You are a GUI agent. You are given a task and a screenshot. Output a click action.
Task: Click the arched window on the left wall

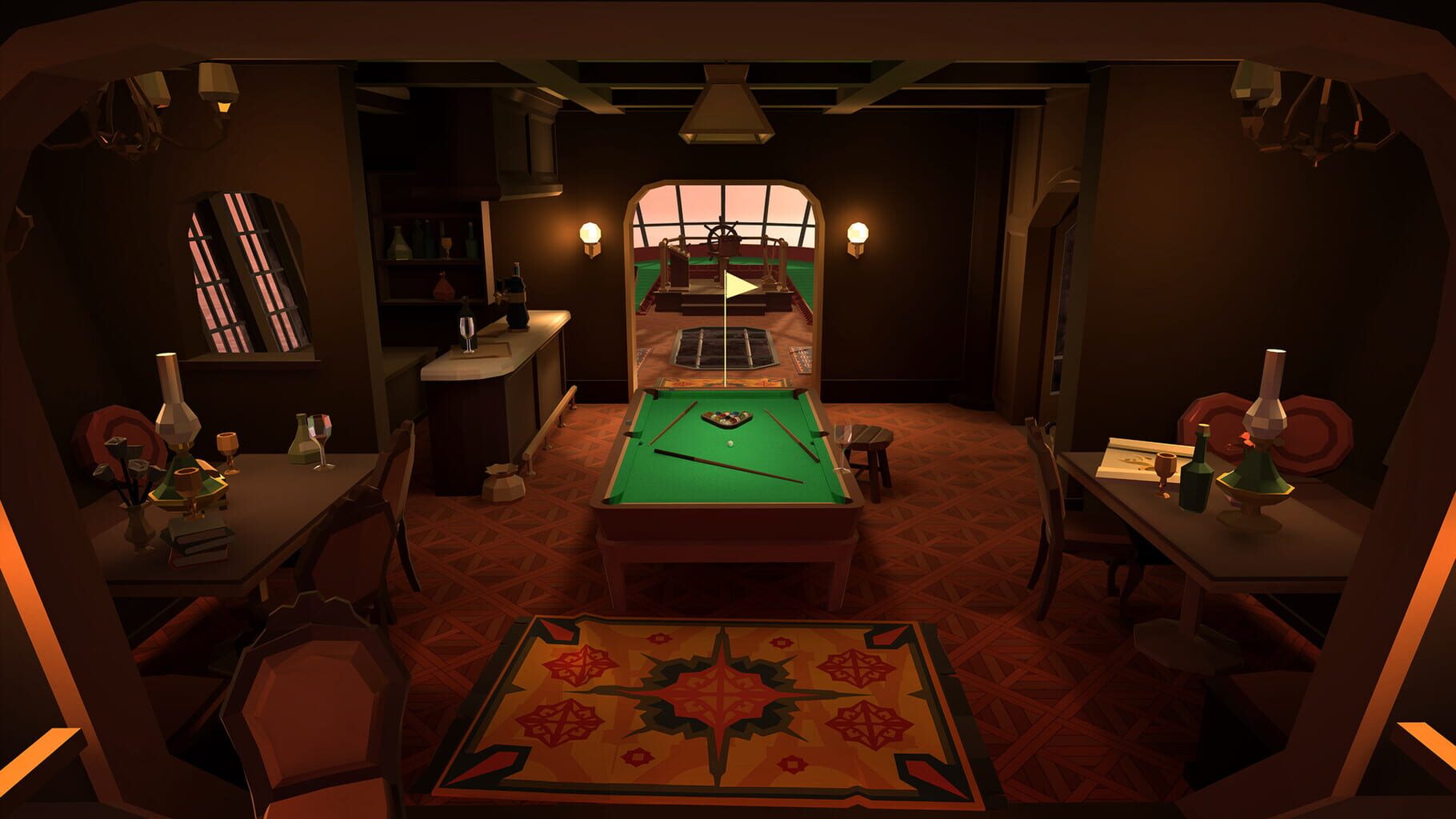pyautogui.click(x=240, y=272)
